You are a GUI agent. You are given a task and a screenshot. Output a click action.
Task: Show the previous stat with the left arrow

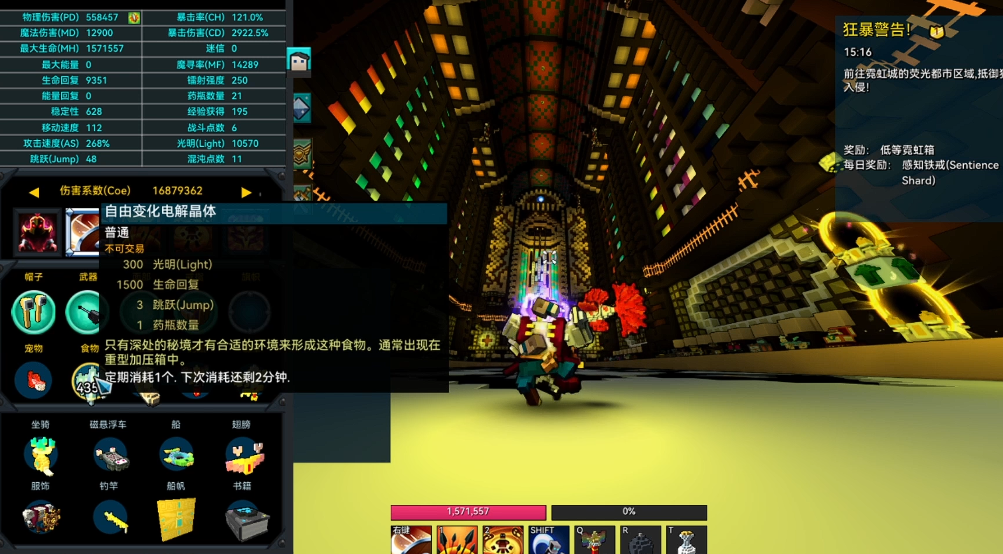pyautogui.click(x=33, y=191)
